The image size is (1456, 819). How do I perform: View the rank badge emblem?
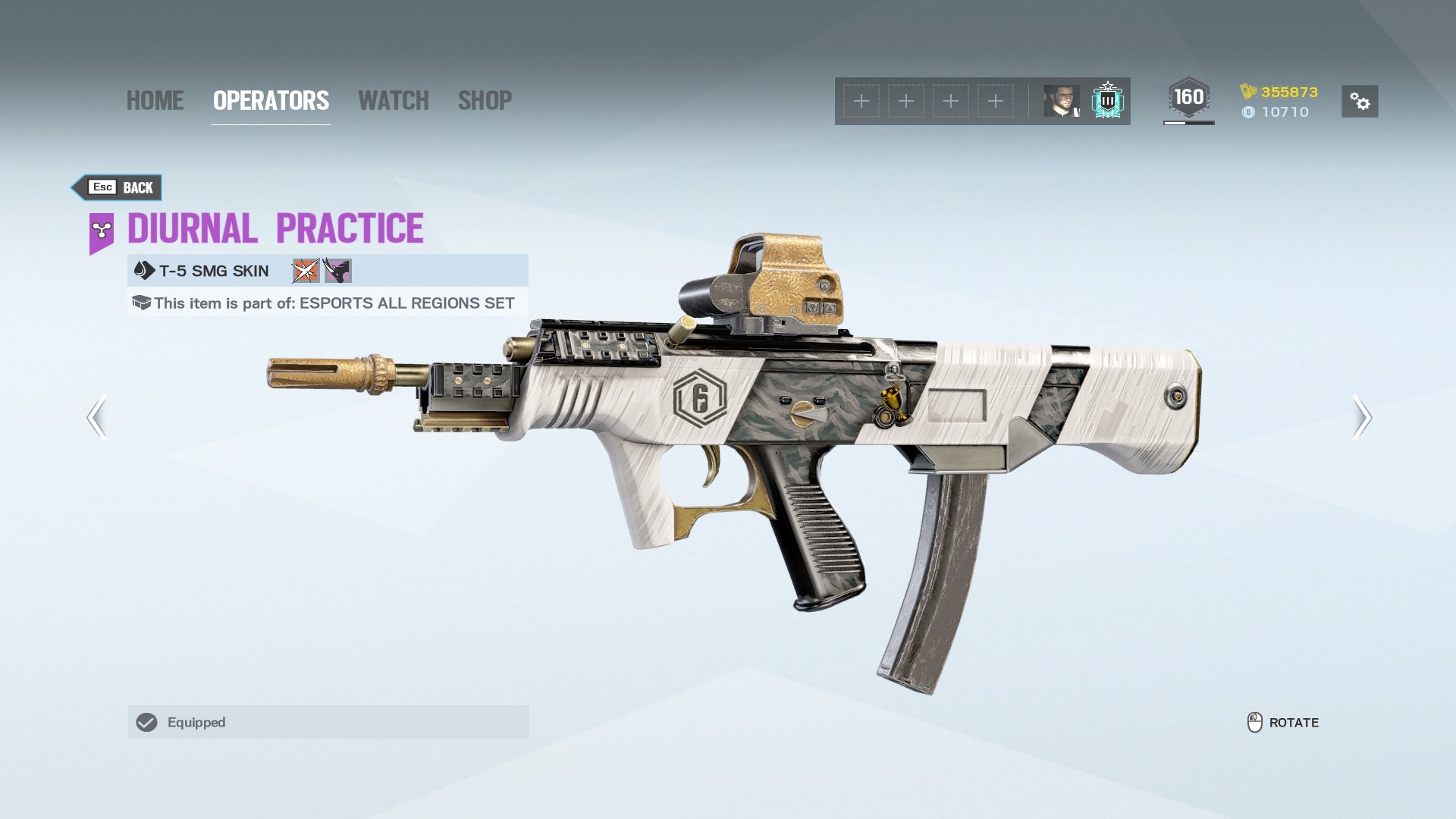(1107, 101)
